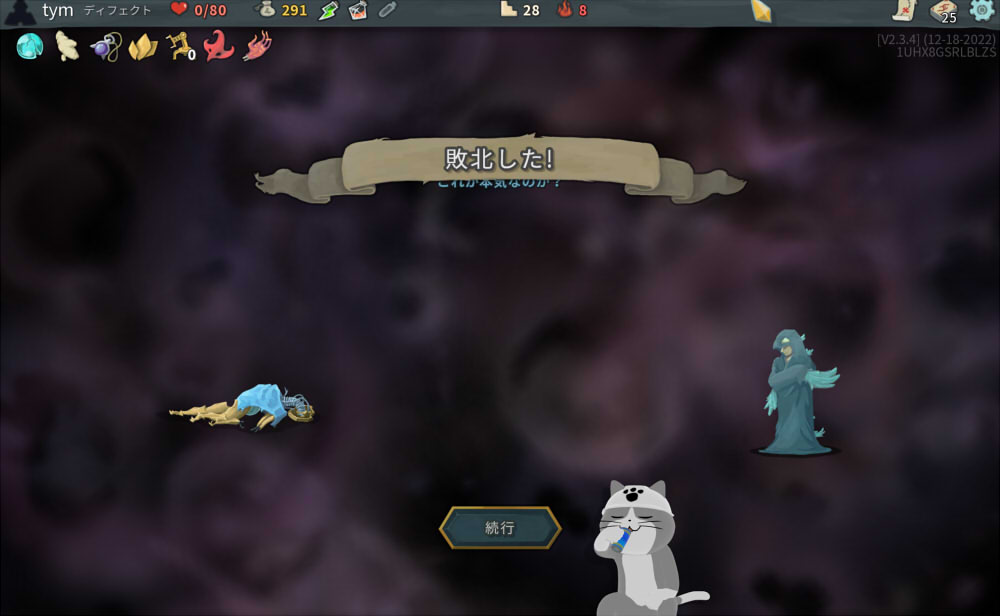This screenshot has width=1000, height=616.
Task: Select the Cracked Core blue orb relic
Action: pyautogui.click(x=29, y=46)
